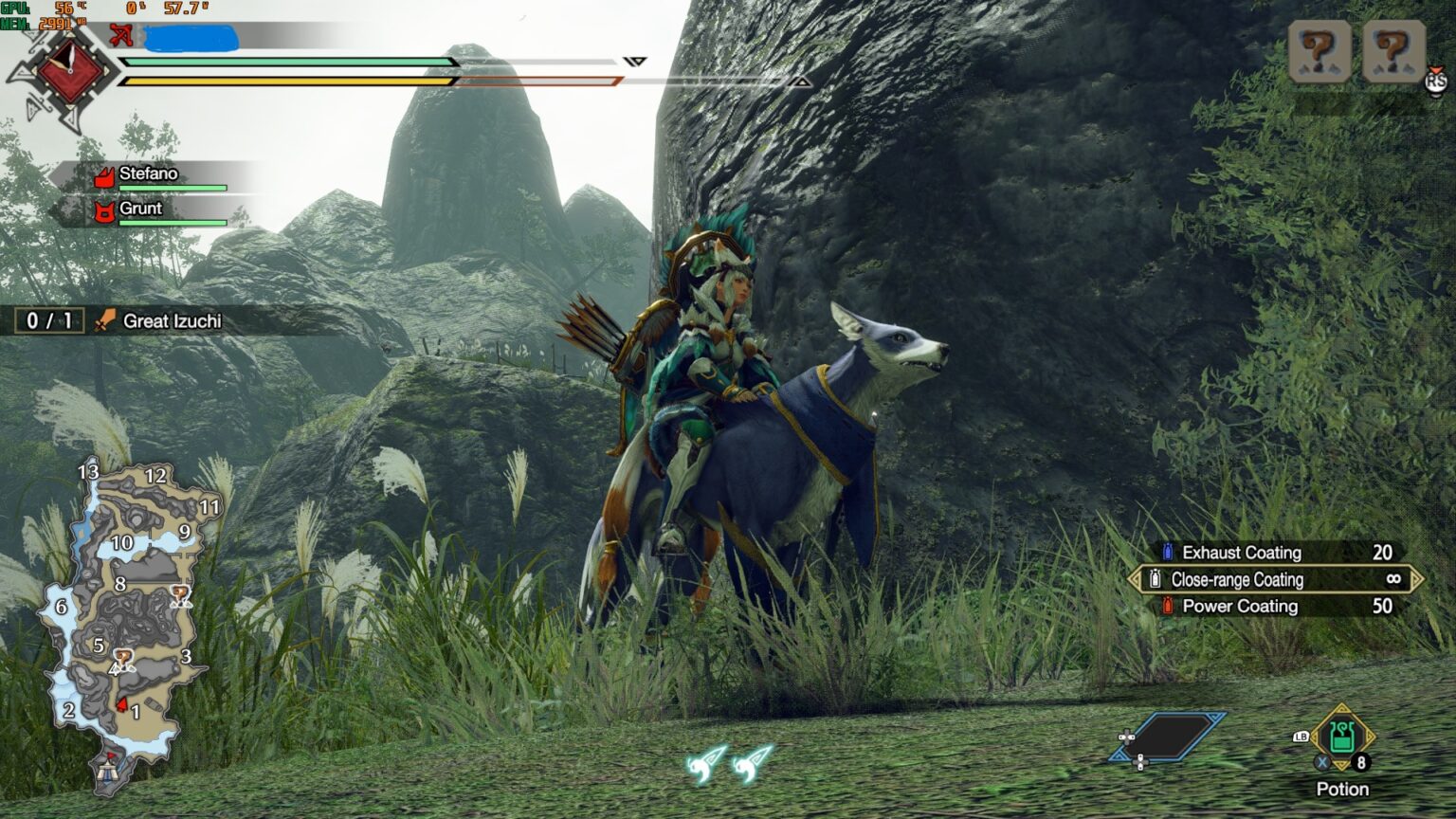Toggle the red player marker near zone 1

point(121,703)
